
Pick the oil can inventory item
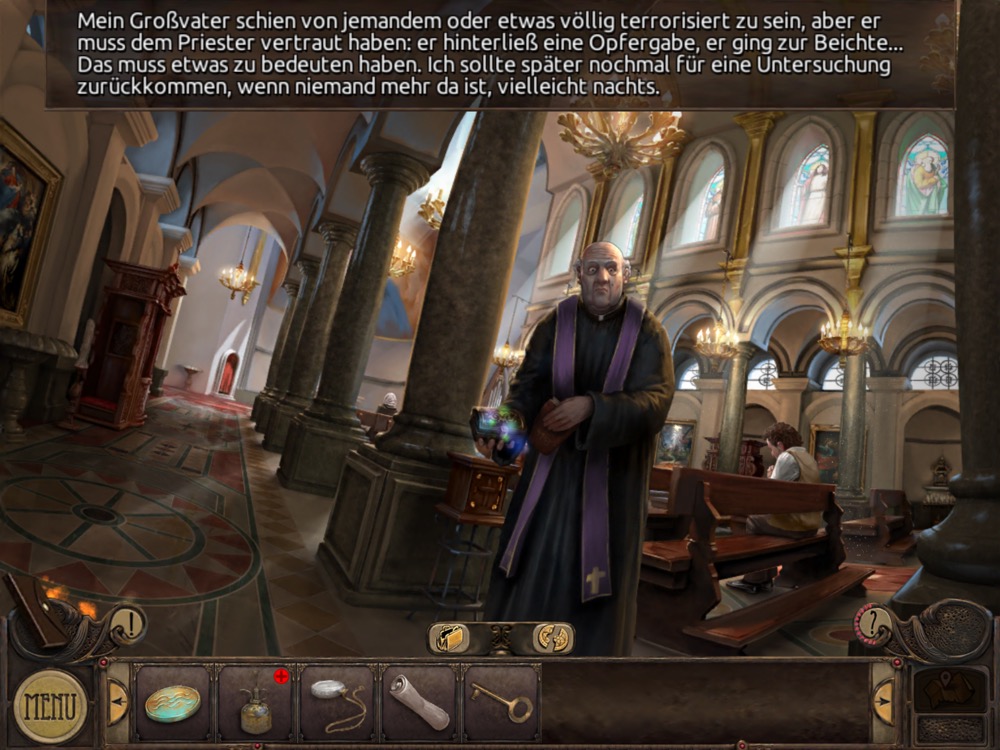(x=254, y=705)
